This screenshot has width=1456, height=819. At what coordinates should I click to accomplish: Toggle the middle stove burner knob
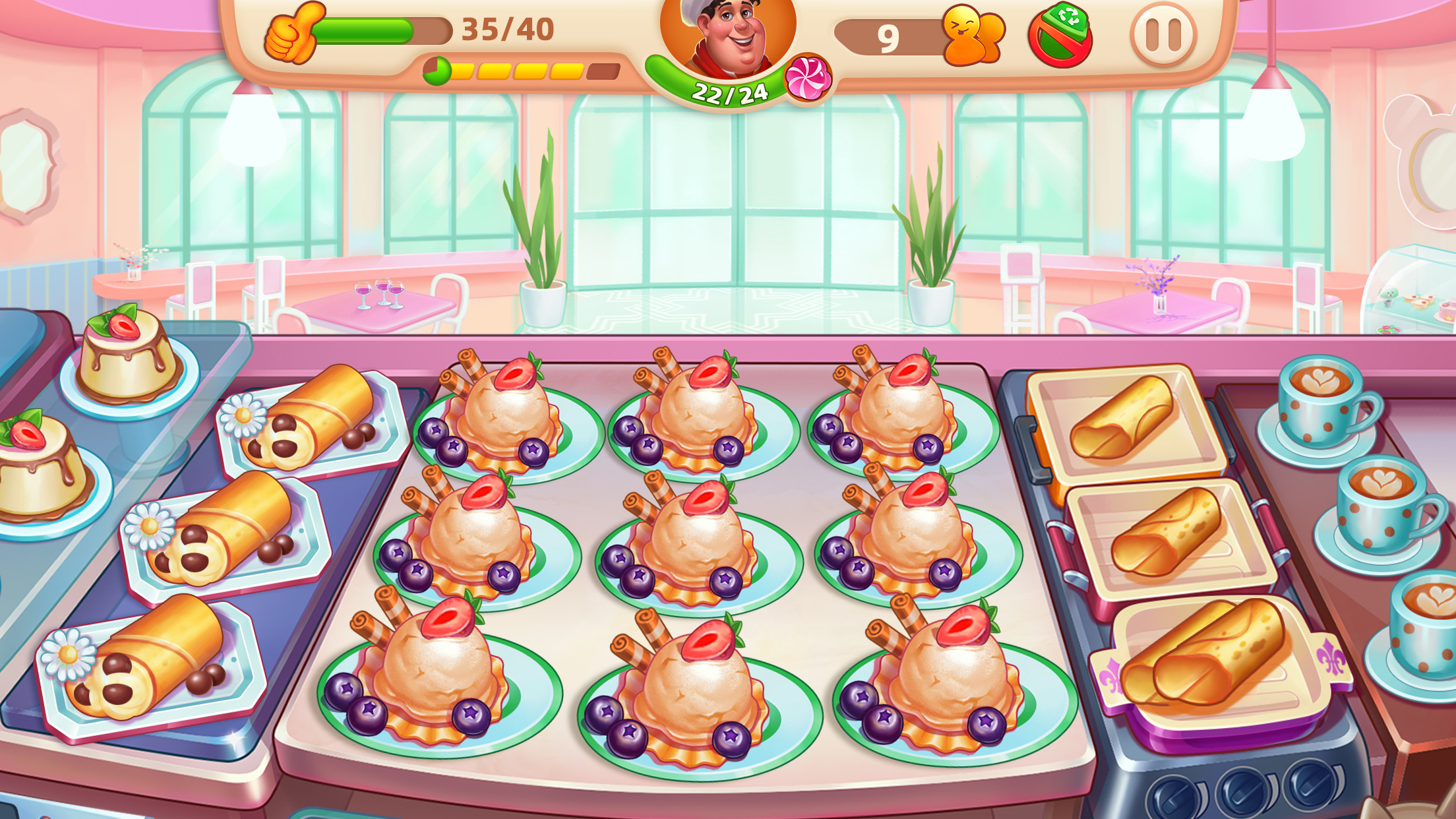tap(1242, 791)
